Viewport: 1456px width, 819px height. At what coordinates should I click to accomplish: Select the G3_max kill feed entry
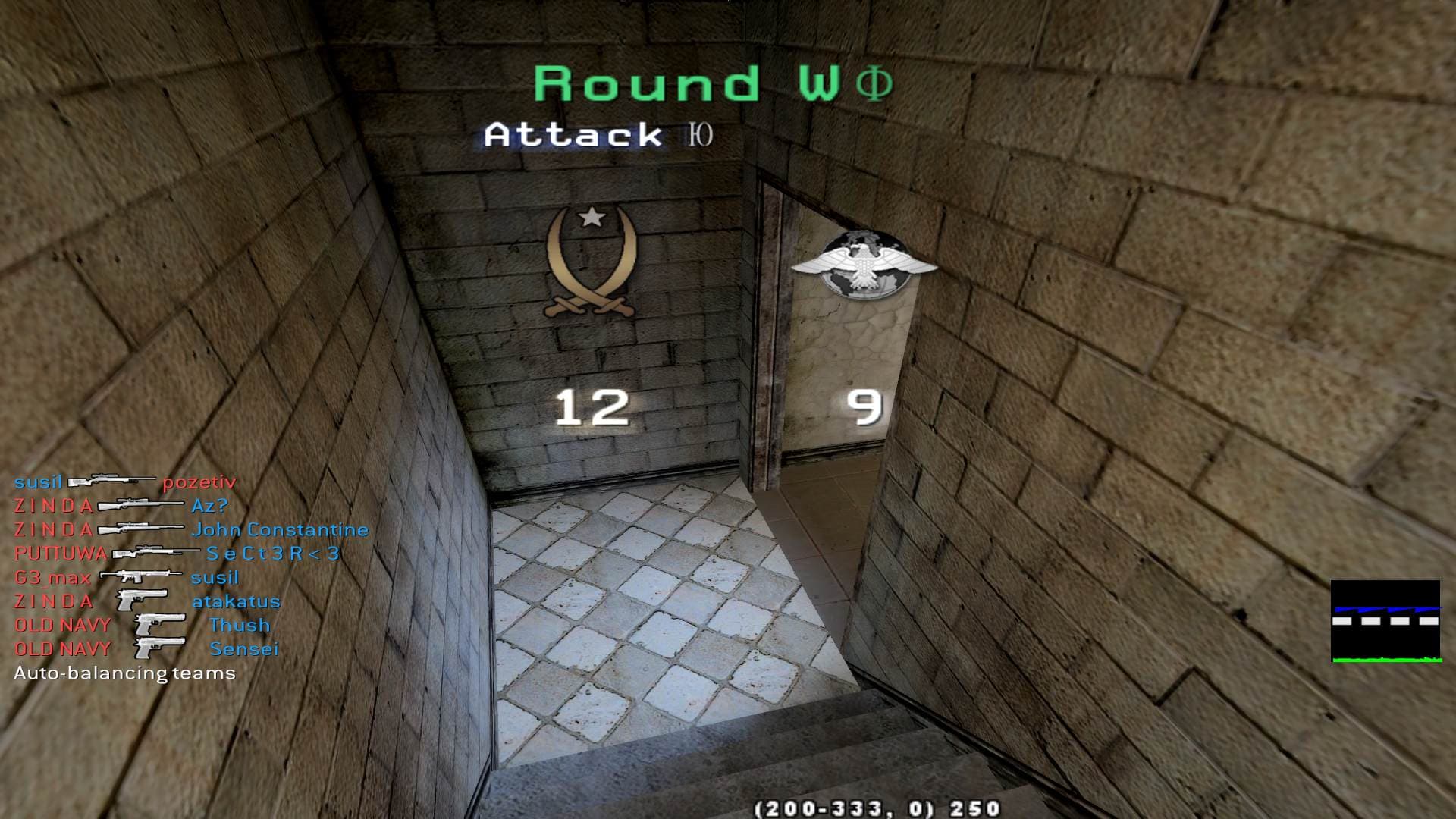click(127, 578)
